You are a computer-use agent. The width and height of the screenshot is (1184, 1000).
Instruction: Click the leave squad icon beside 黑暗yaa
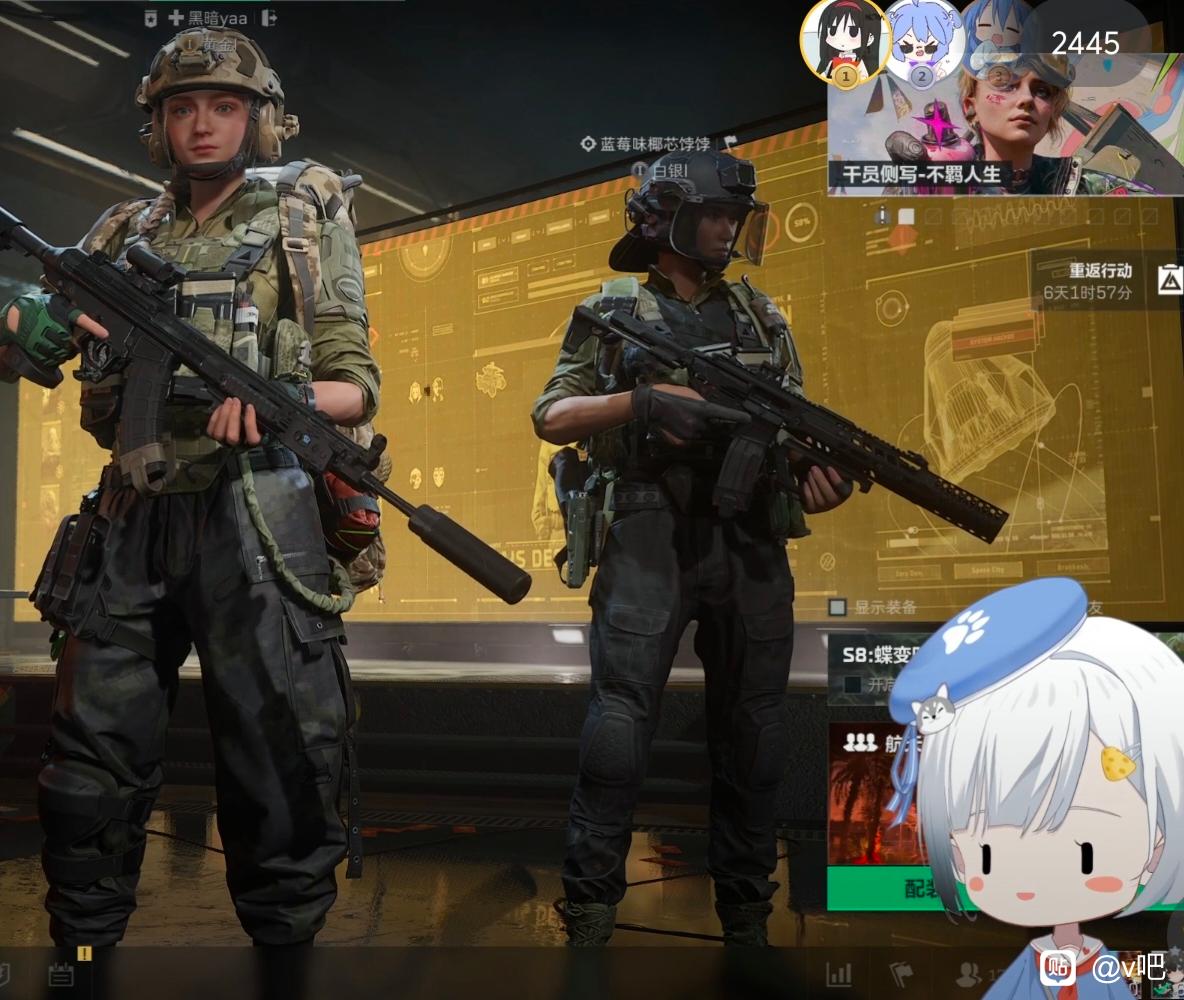(x=269, y=17)
